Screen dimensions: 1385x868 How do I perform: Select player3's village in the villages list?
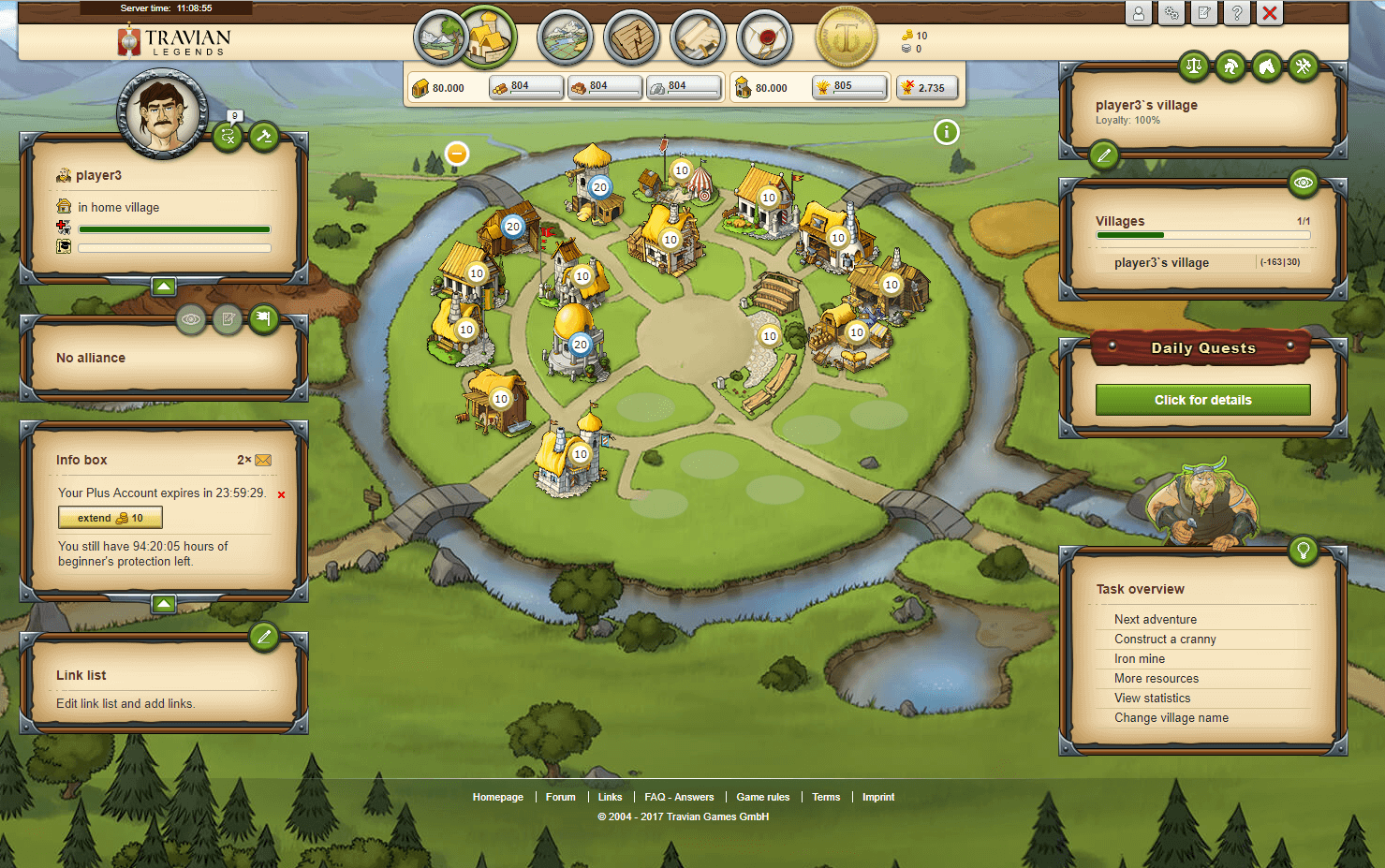pos(1161,263)
